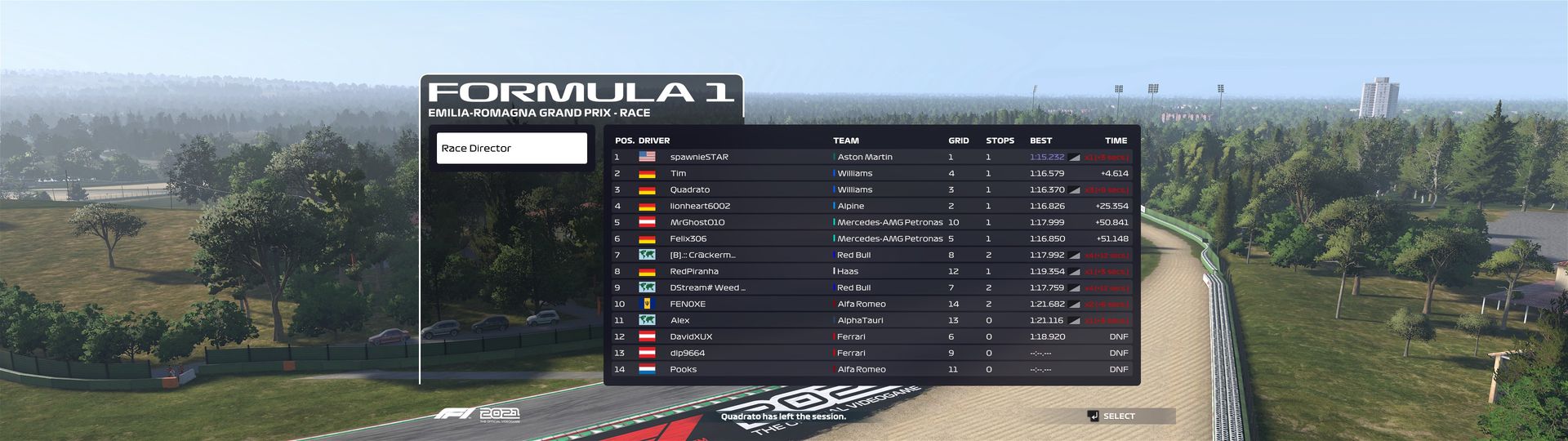This screenshot has height=441, width=1568.
Task: Click the Select button
Action: coord(1117,416)
